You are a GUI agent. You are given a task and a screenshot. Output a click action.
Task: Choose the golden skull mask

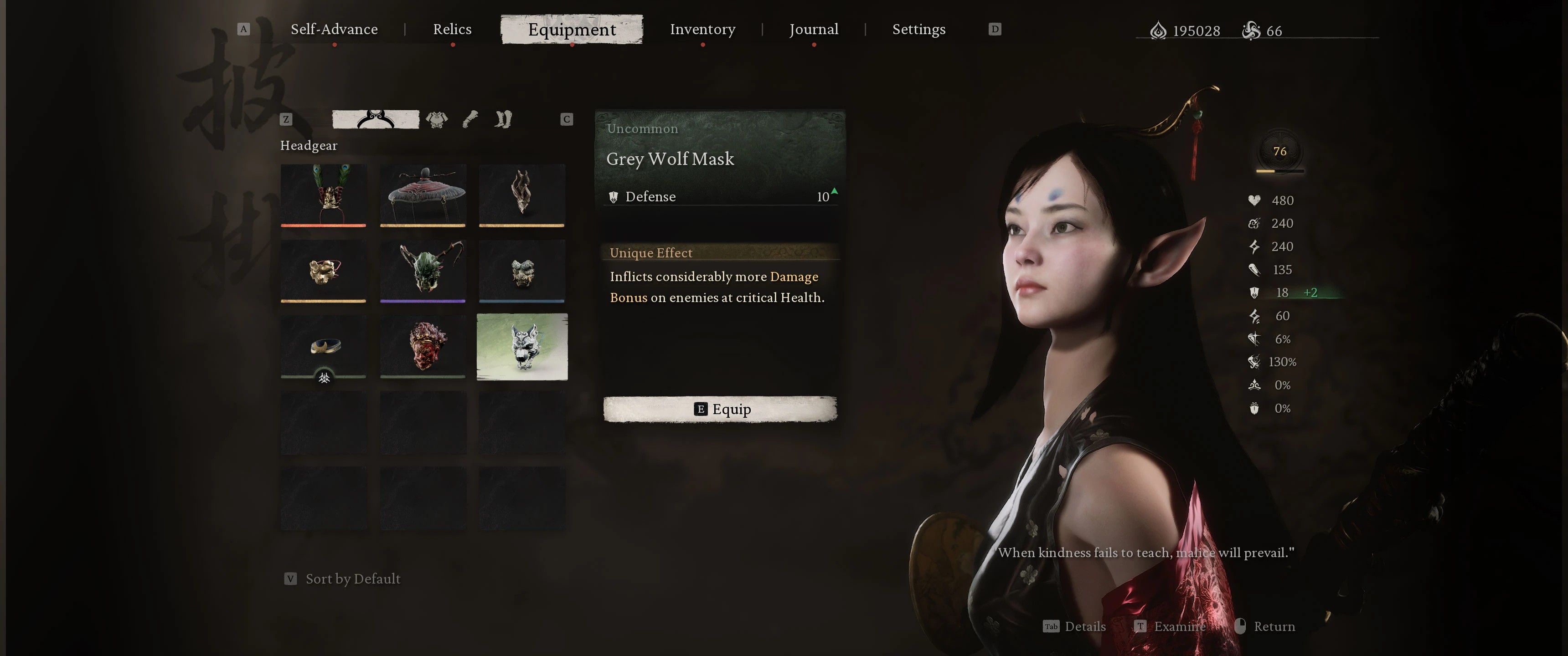point(323,271)
